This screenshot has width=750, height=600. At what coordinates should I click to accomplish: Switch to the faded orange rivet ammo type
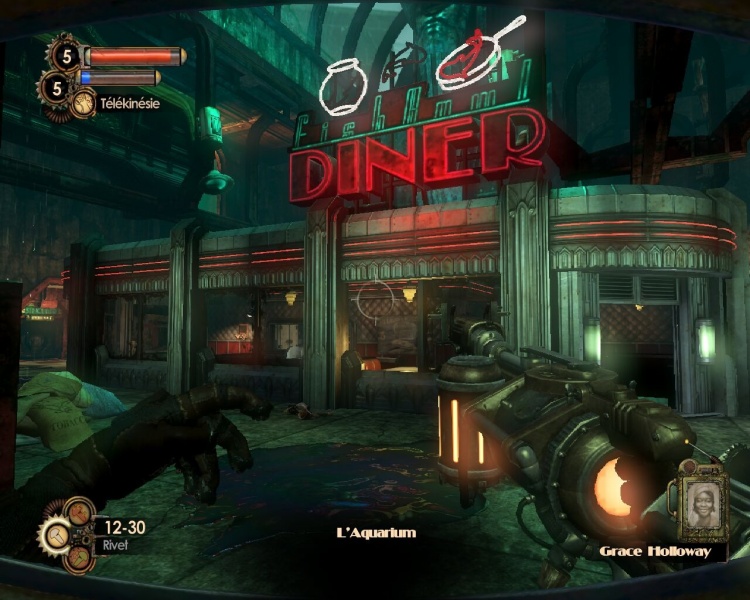(x=79, y=511)
